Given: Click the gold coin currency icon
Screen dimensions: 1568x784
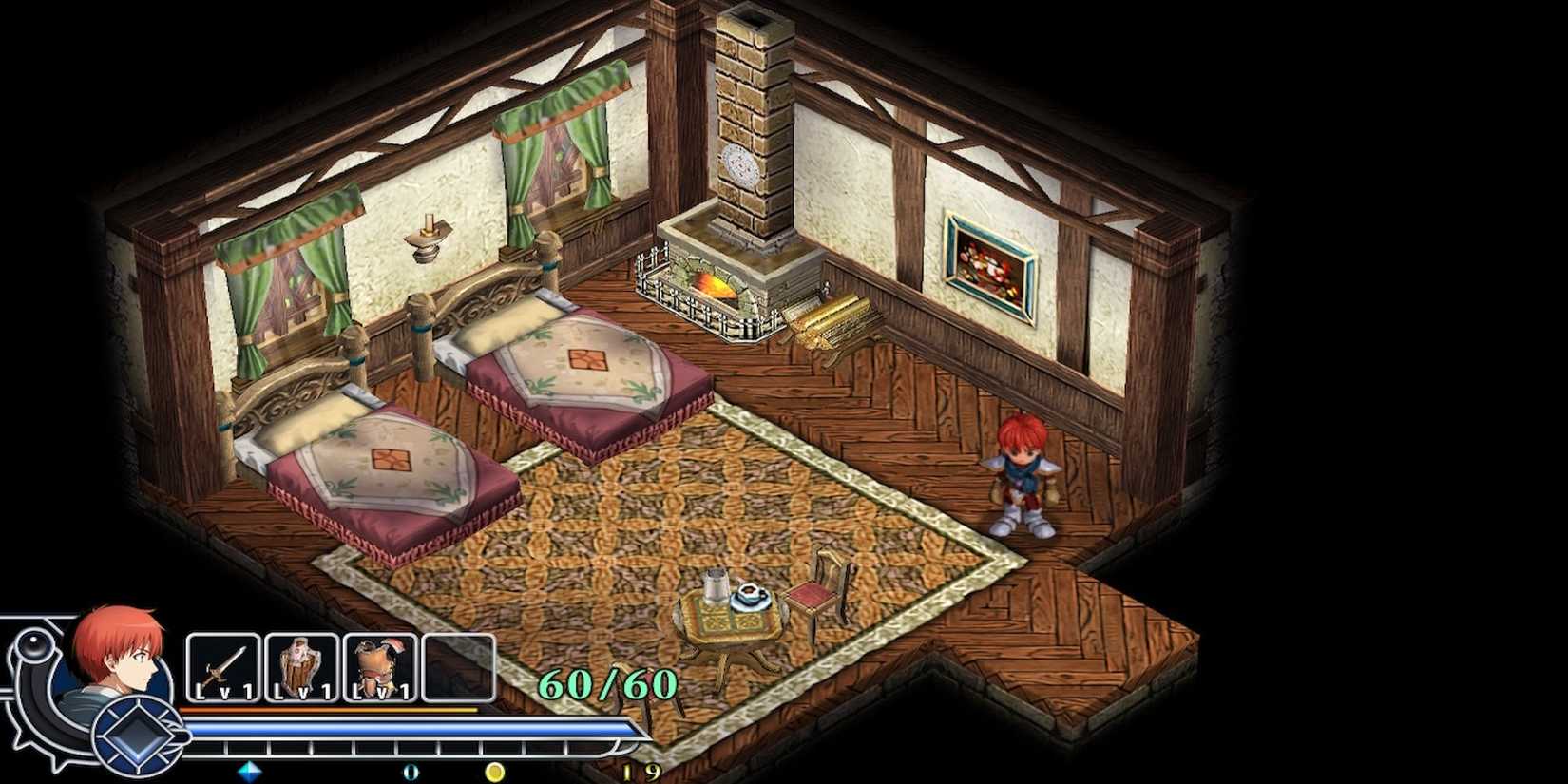Looking at the screenshot, I should click(494, 773).
